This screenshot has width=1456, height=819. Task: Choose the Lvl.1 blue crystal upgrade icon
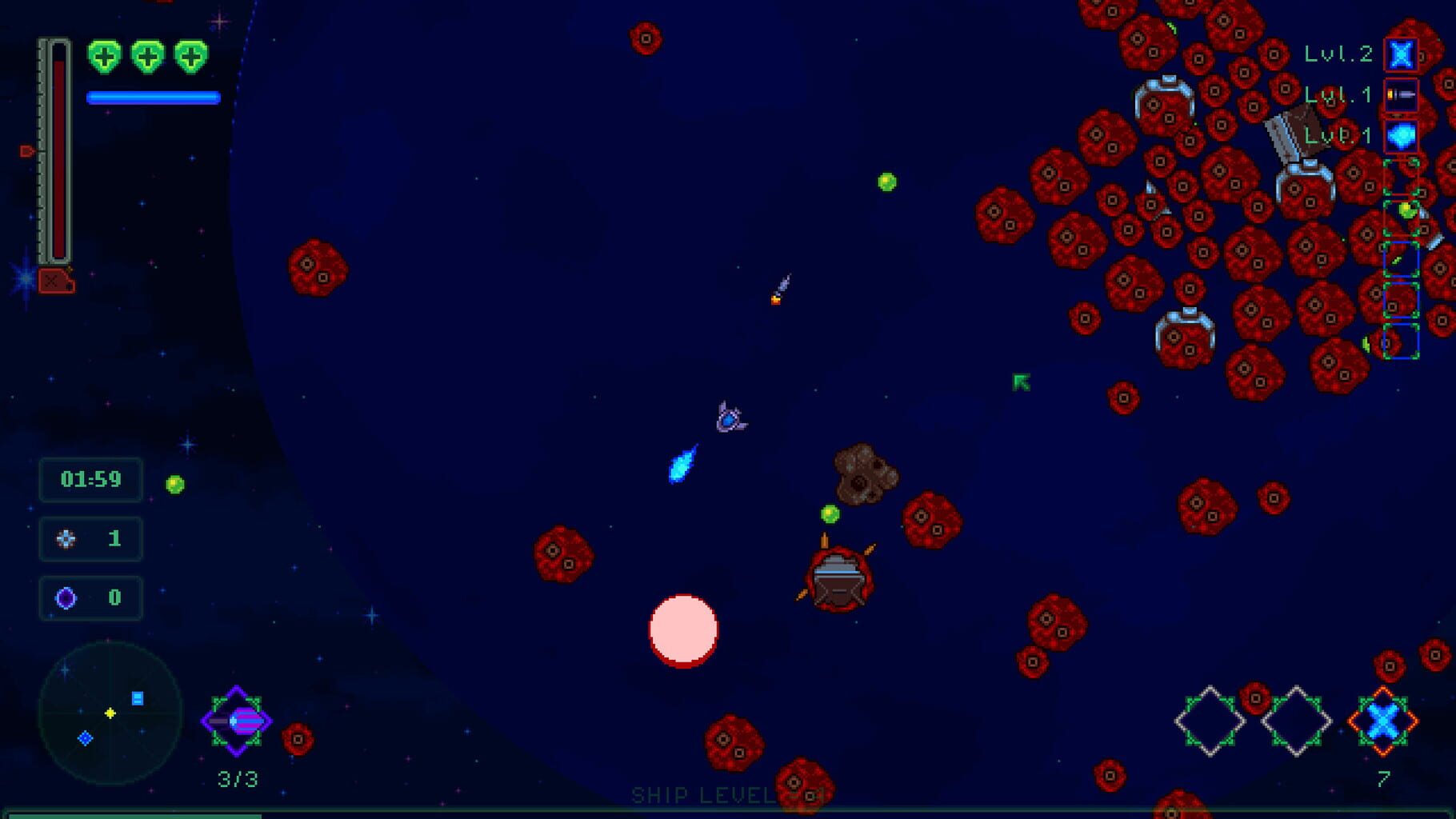click(1401, 136)
